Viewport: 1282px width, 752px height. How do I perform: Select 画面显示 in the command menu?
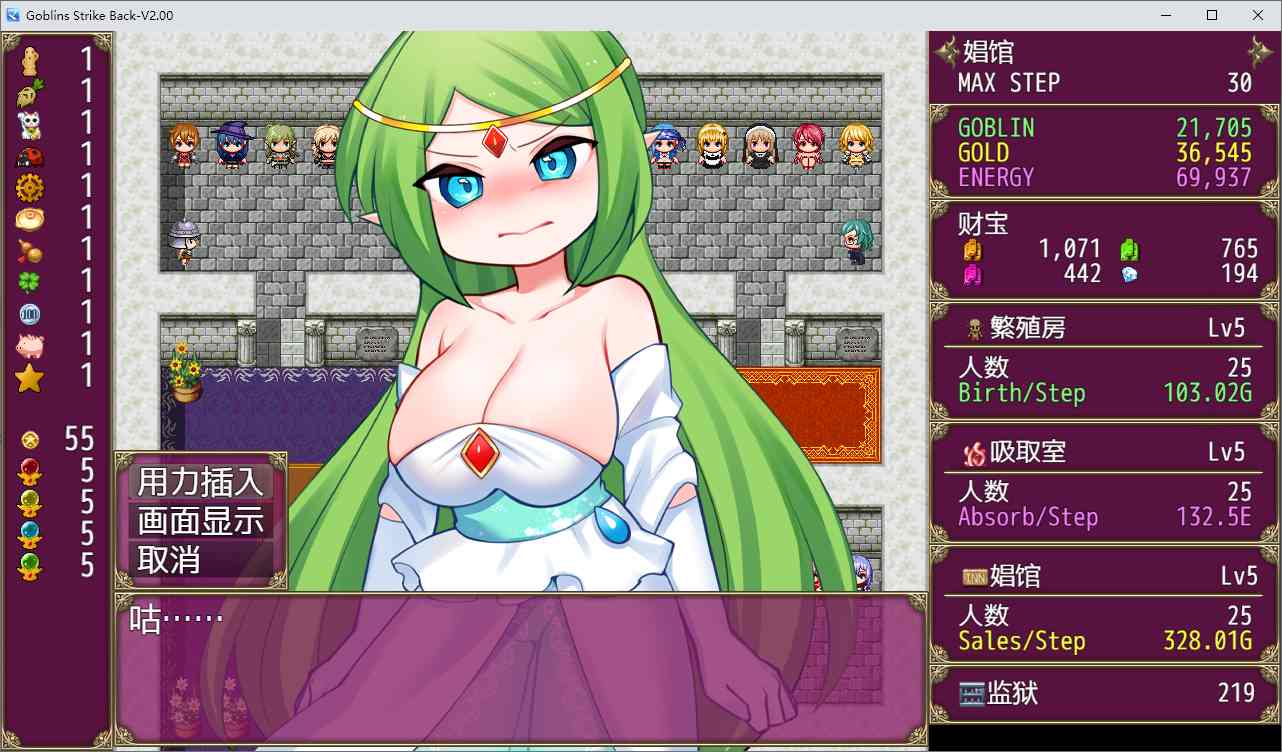[196, 521]
